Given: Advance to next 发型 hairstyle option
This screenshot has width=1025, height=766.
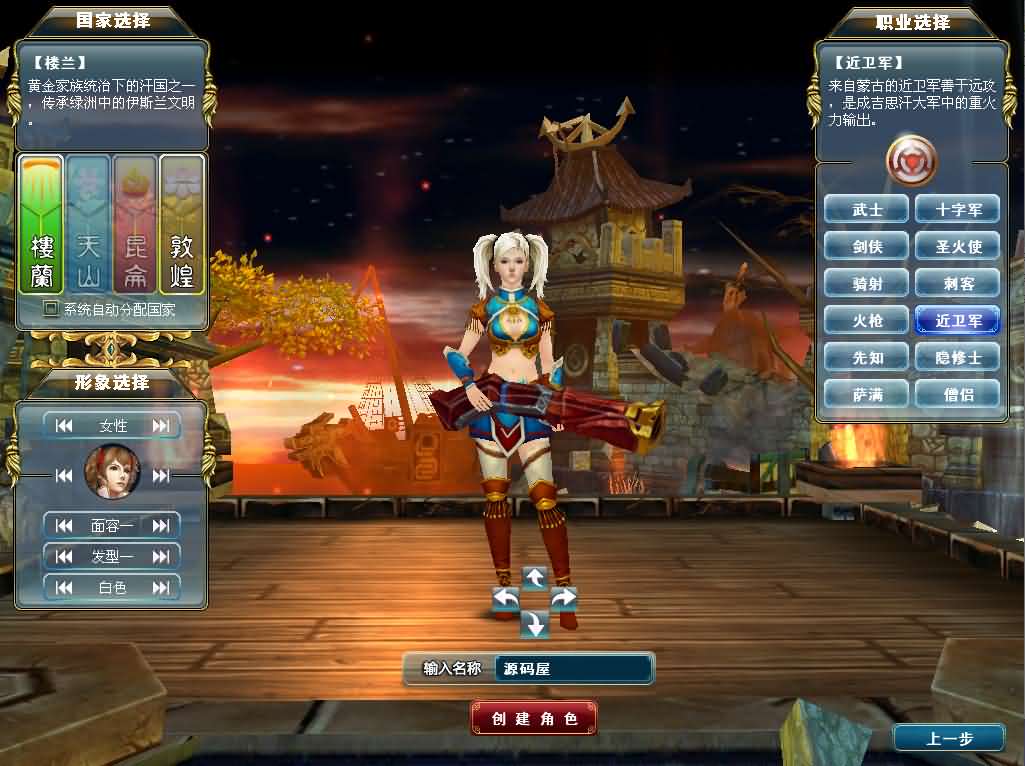Looking at the screenshot, I should [x=161, y=556].
